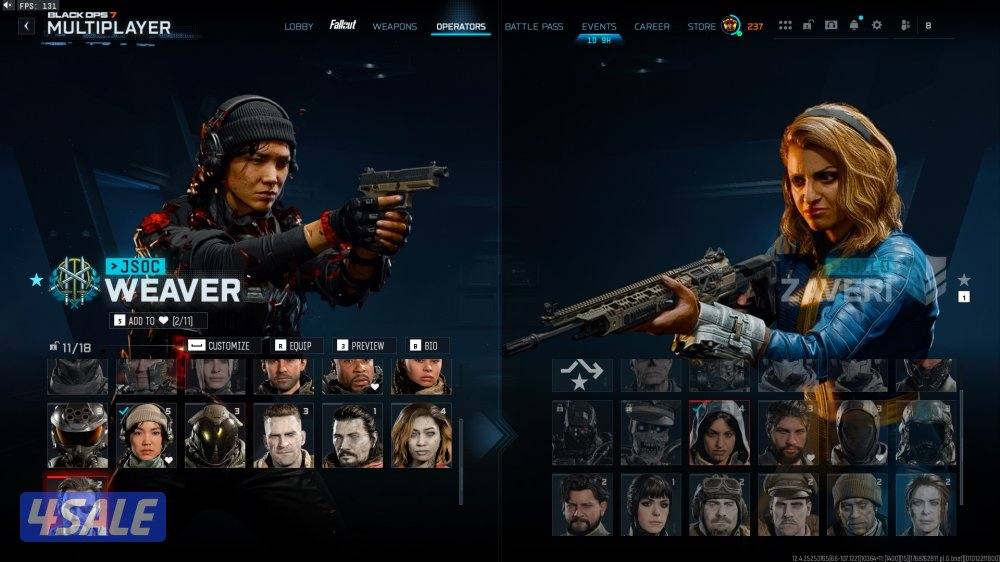The image size is (1000, 562).
Task: Equip the Weaver operator
Action: click(293, 346)
